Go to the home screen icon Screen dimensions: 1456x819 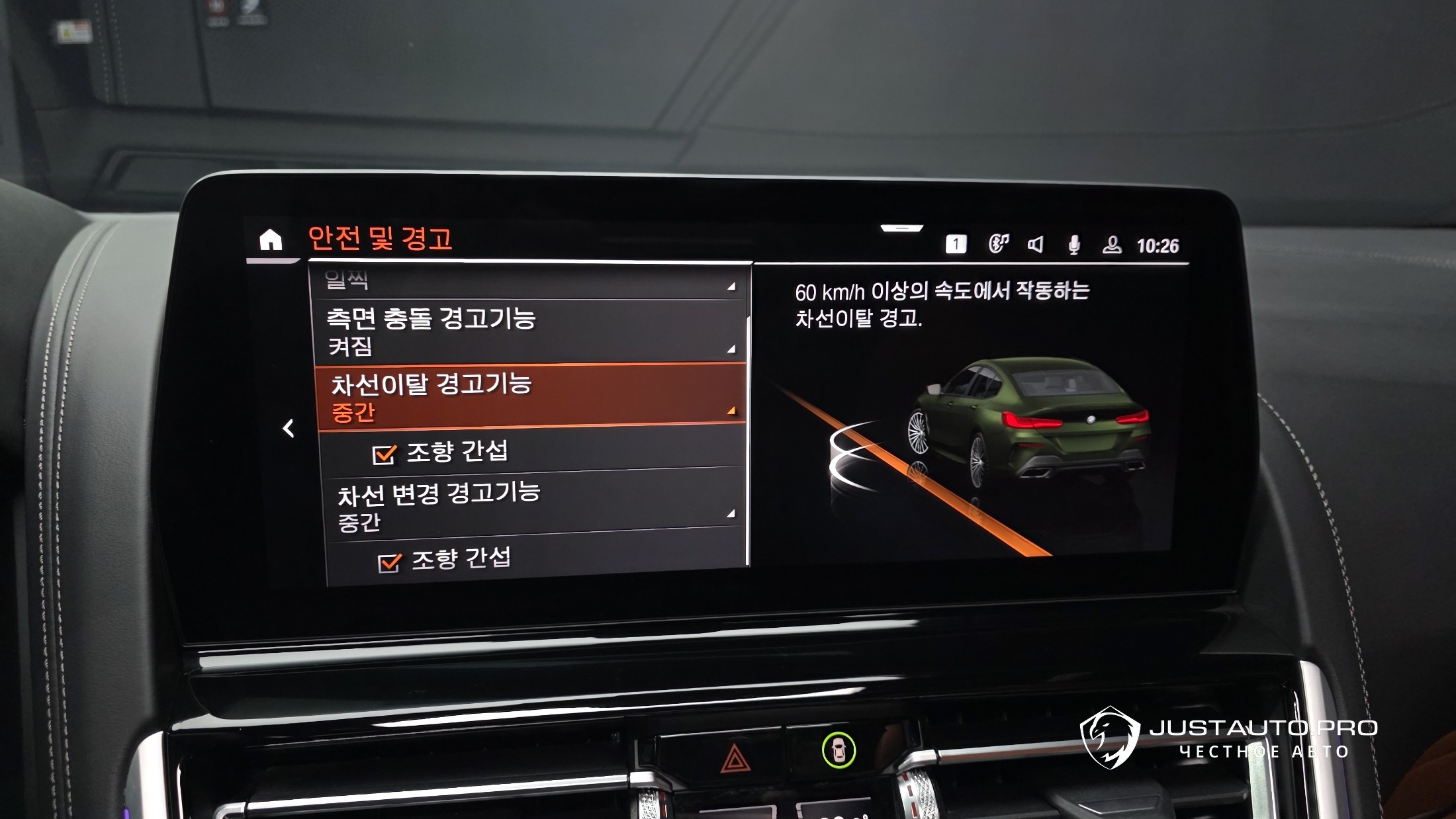pyautogui.click(x=271, y=239)
